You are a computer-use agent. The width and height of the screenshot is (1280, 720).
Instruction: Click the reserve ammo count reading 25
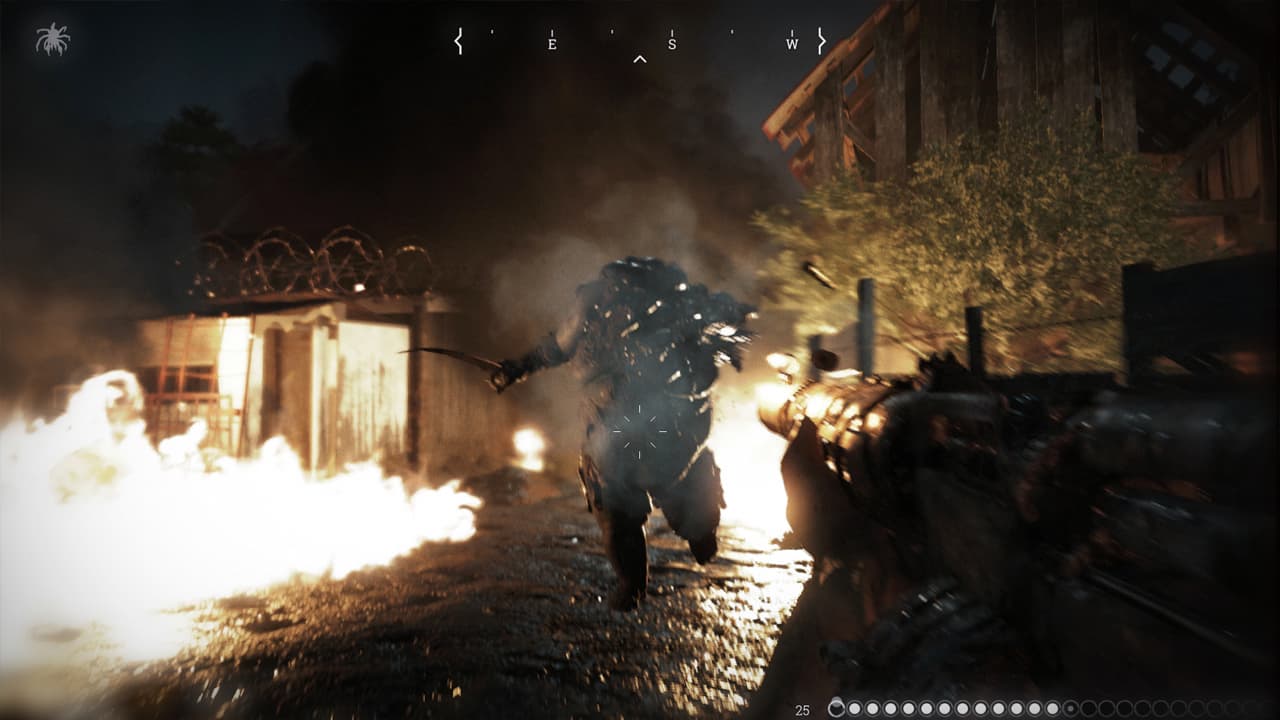tap(801, 708)
